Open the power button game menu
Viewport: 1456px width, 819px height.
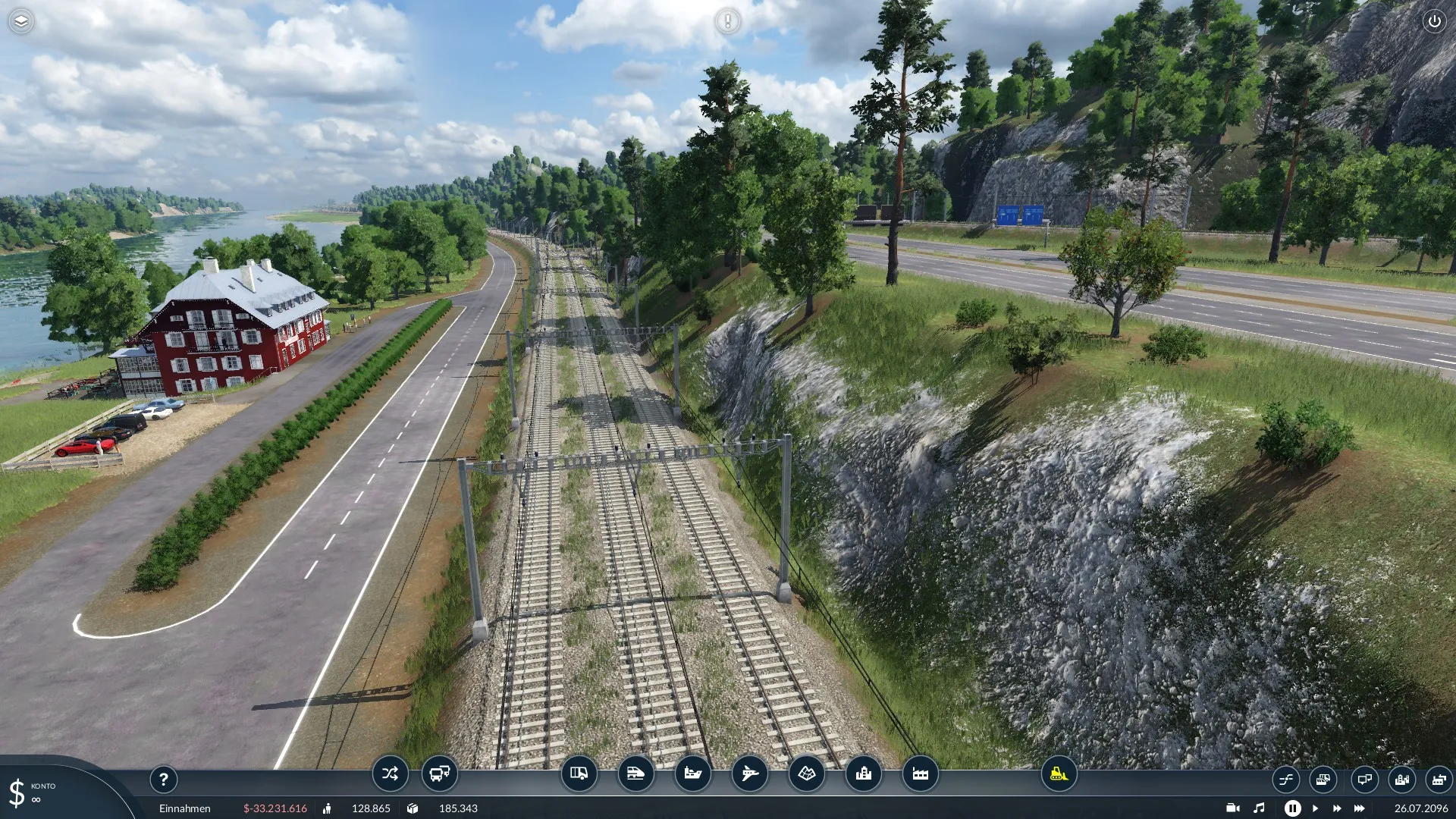point(1434,21)
